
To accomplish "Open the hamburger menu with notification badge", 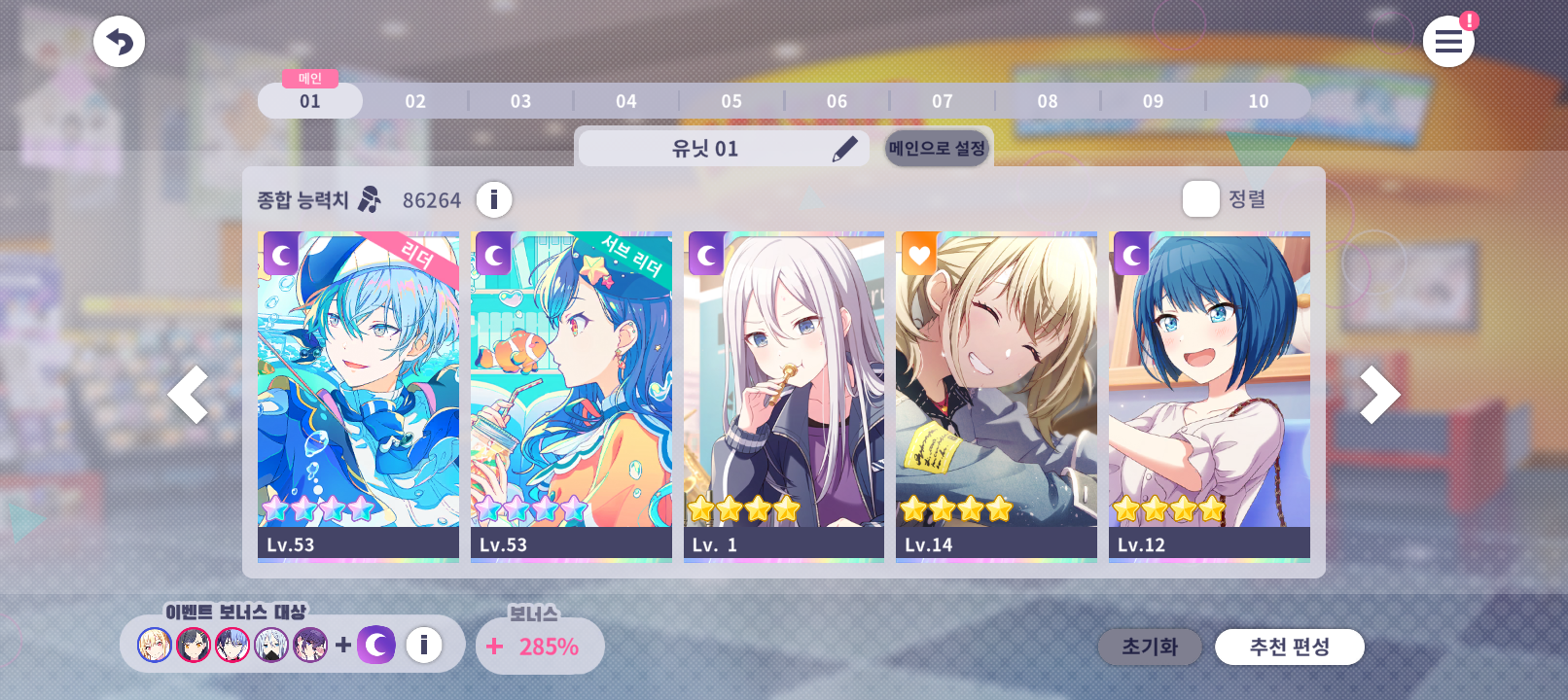I will (1448, 41).
